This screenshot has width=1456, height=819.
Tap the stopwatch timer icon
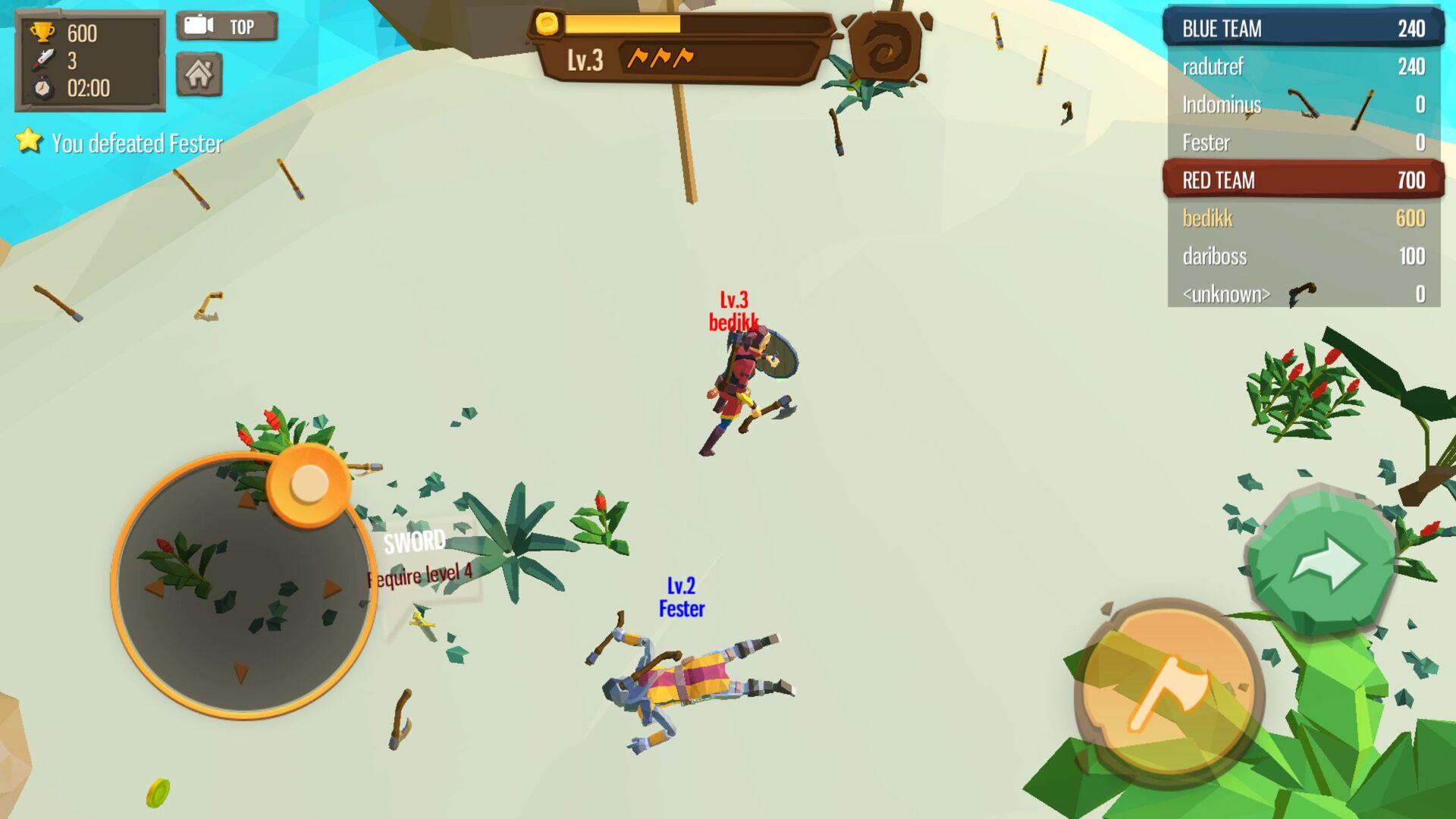(x=43, y=87)
